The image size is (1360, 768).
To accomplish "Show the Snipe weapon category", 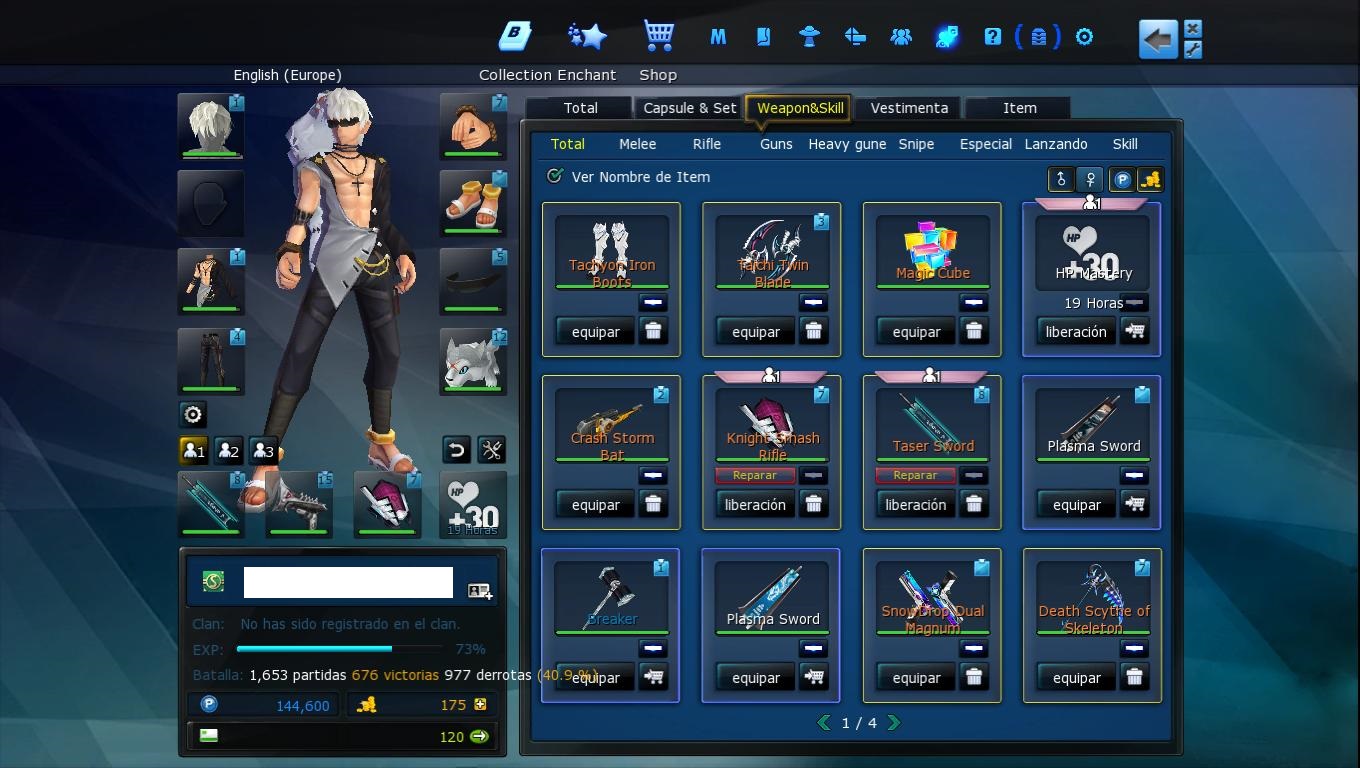I will pyautogui.click(x=916, y=144).
